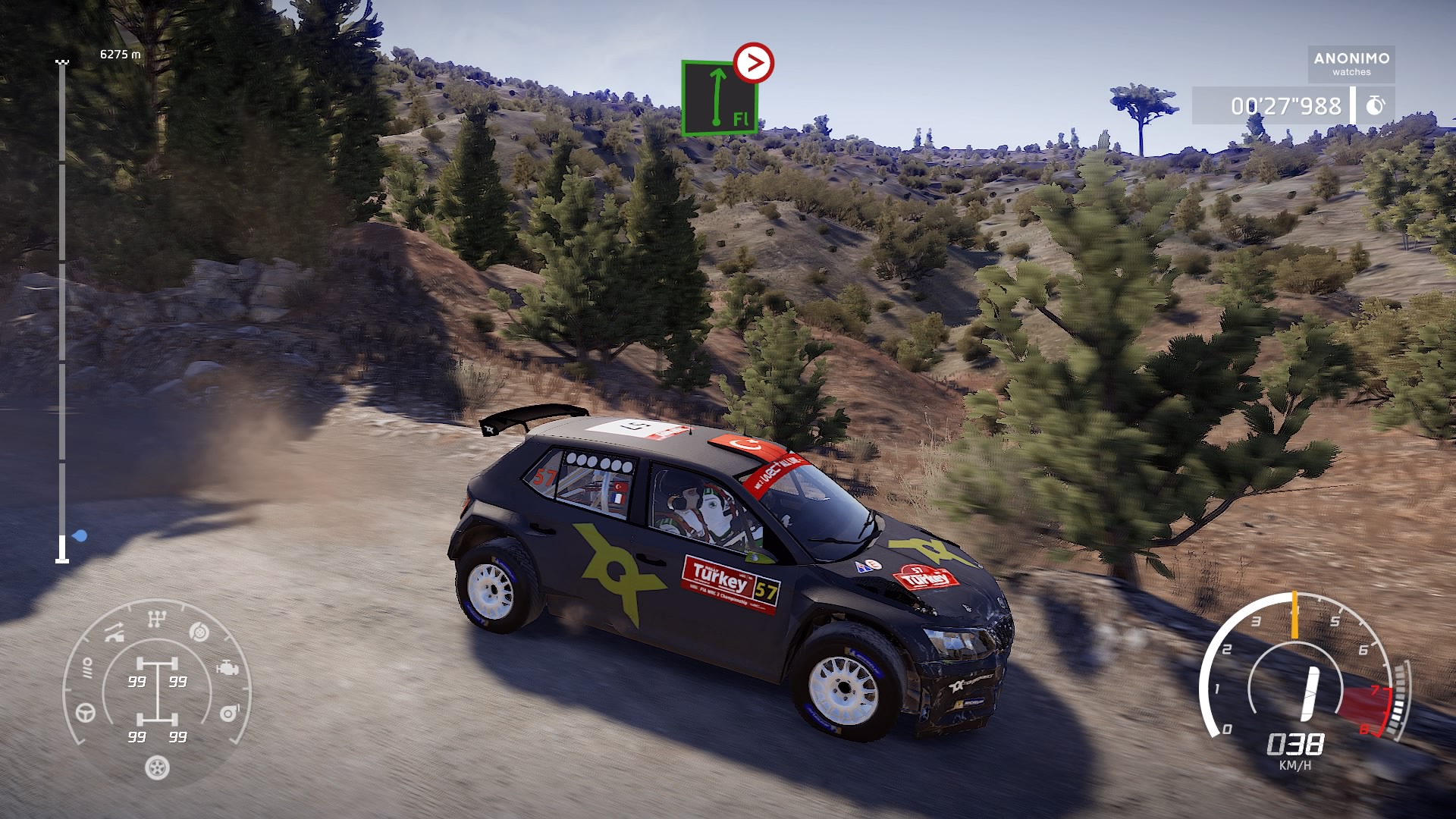This screenshot has width=1456, height=819.
Task: Select the red arrow pace note badge
Action: coord(754,63)
